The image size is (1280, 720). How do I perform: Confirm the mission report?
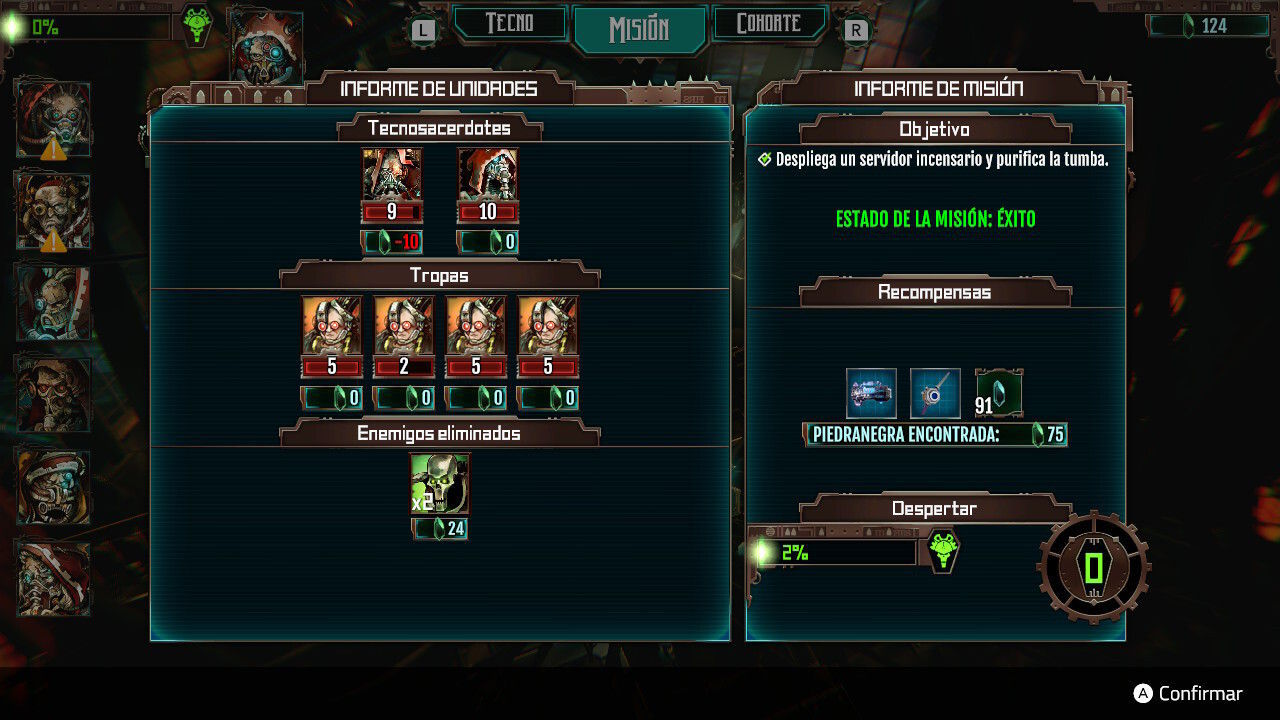1188,694
